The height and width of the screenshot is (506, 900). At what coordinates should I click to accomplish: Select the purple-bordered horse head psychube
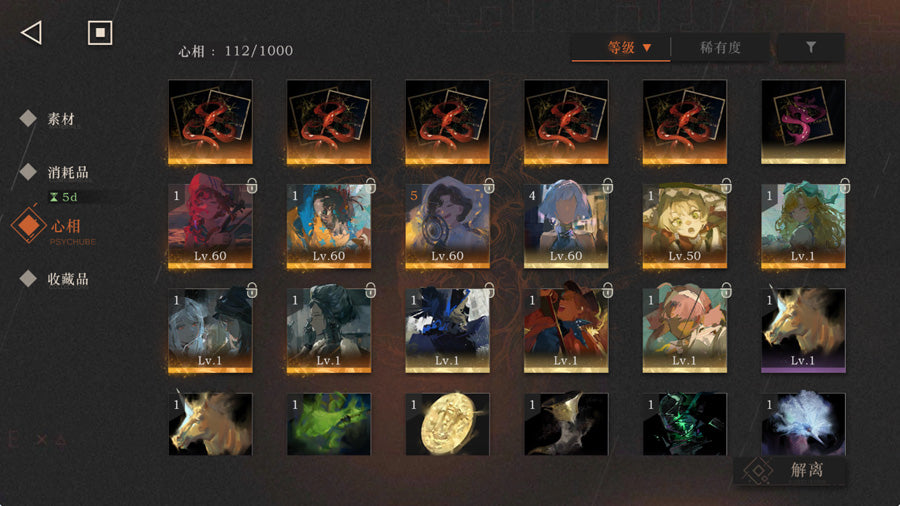(x=803, y=330)
